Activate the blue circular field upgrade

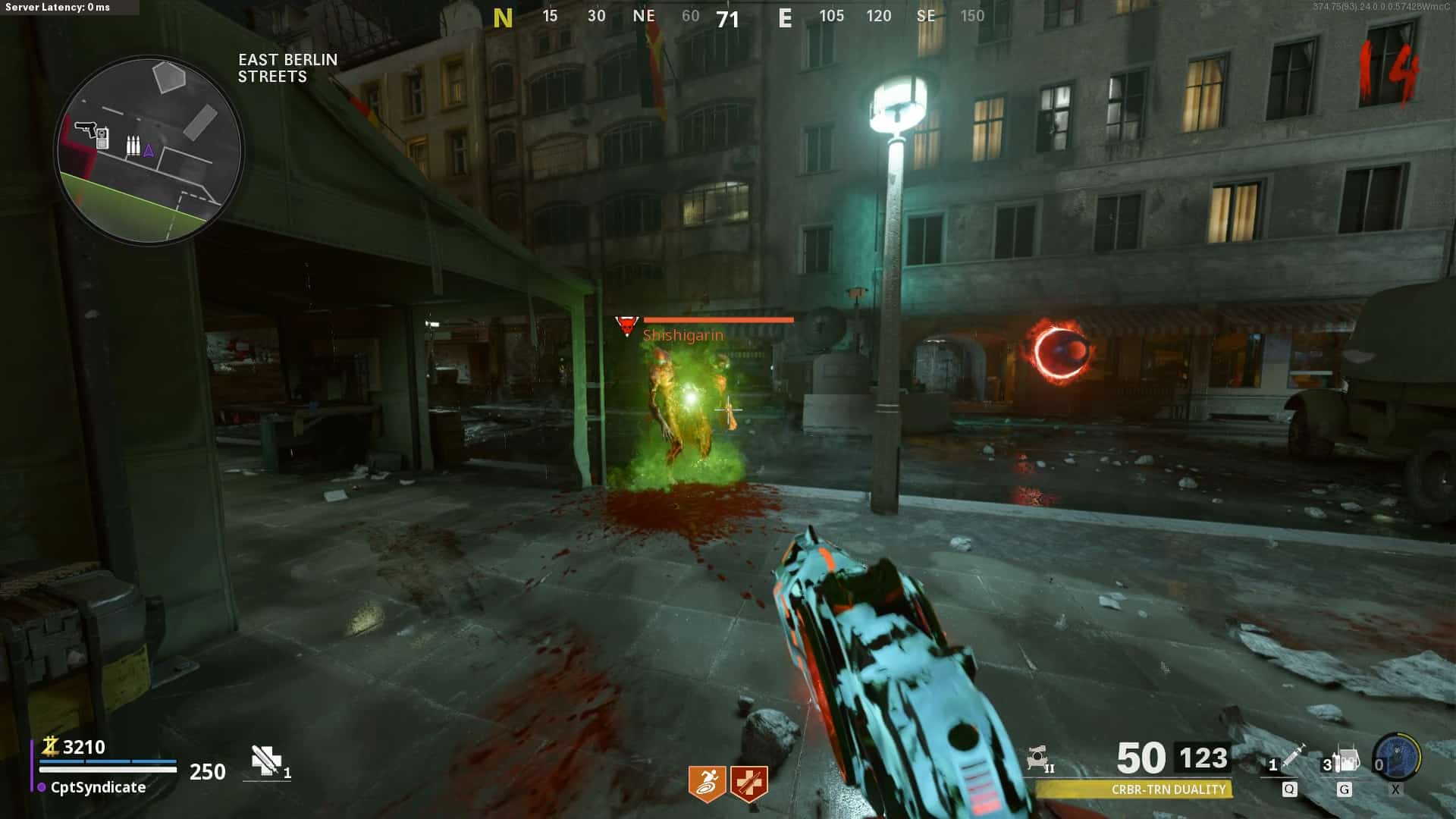[1398, 756]
